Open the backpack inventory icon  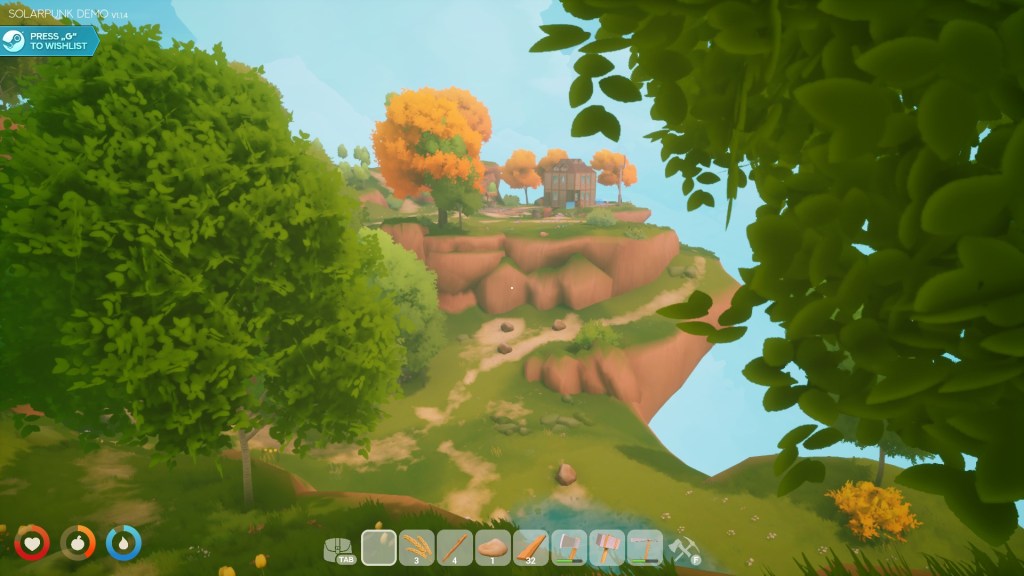pyautogui.click(x=339, y=548)
